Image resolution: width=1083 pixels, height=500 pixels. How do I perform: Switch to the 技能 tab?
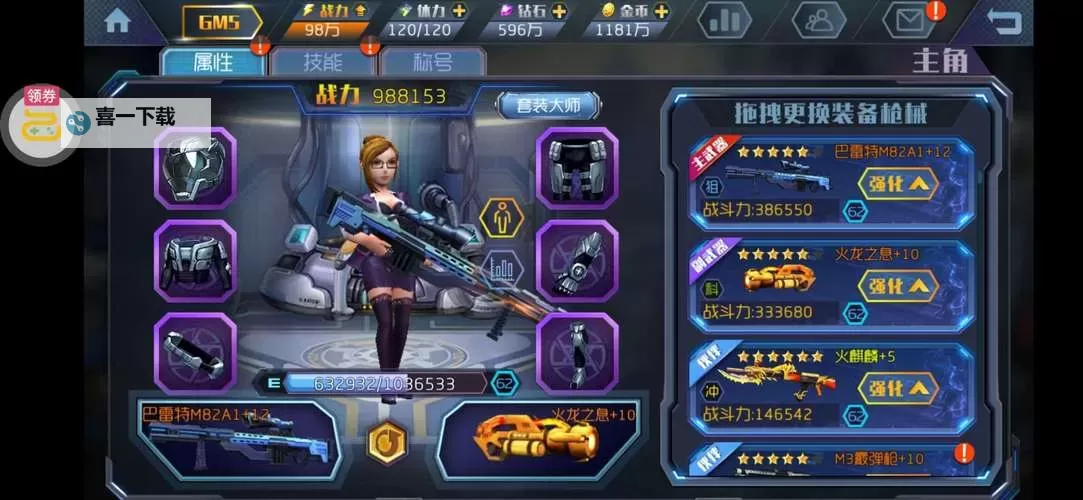tap(322, 62)
